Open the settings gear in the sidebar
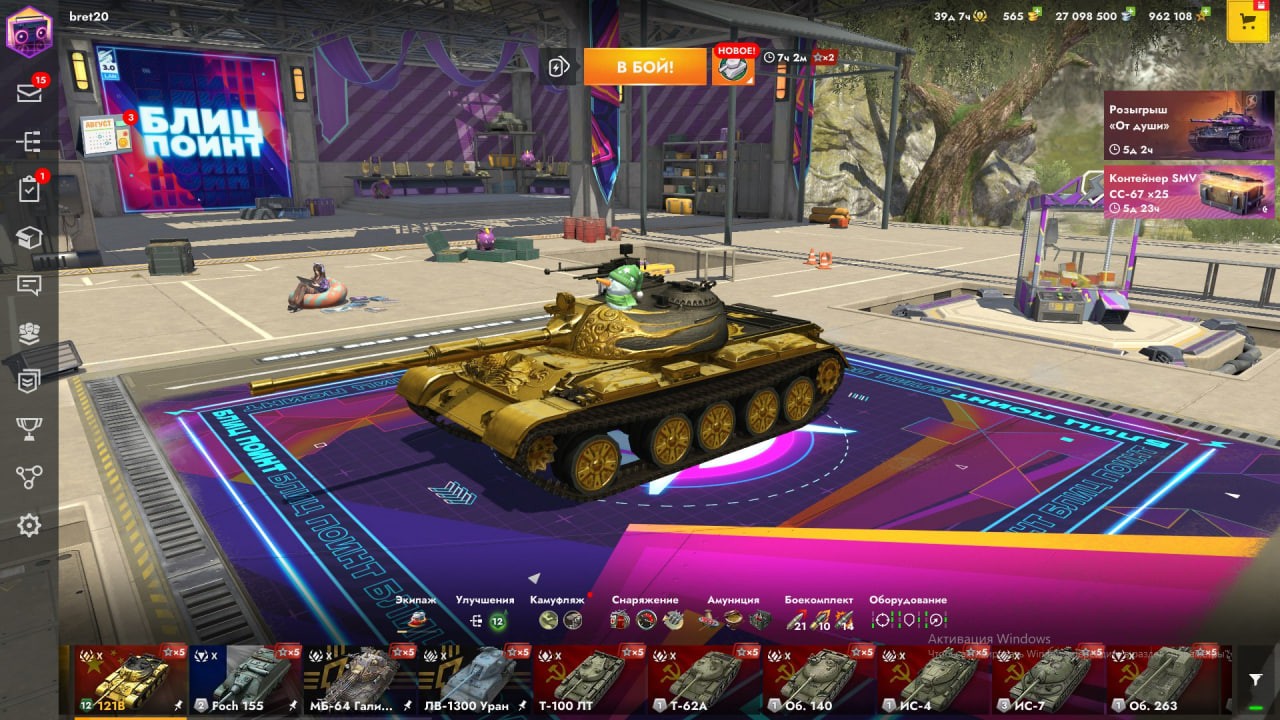Image resolution: width=1280 pixels, height=720 pixels. [29, 525]
